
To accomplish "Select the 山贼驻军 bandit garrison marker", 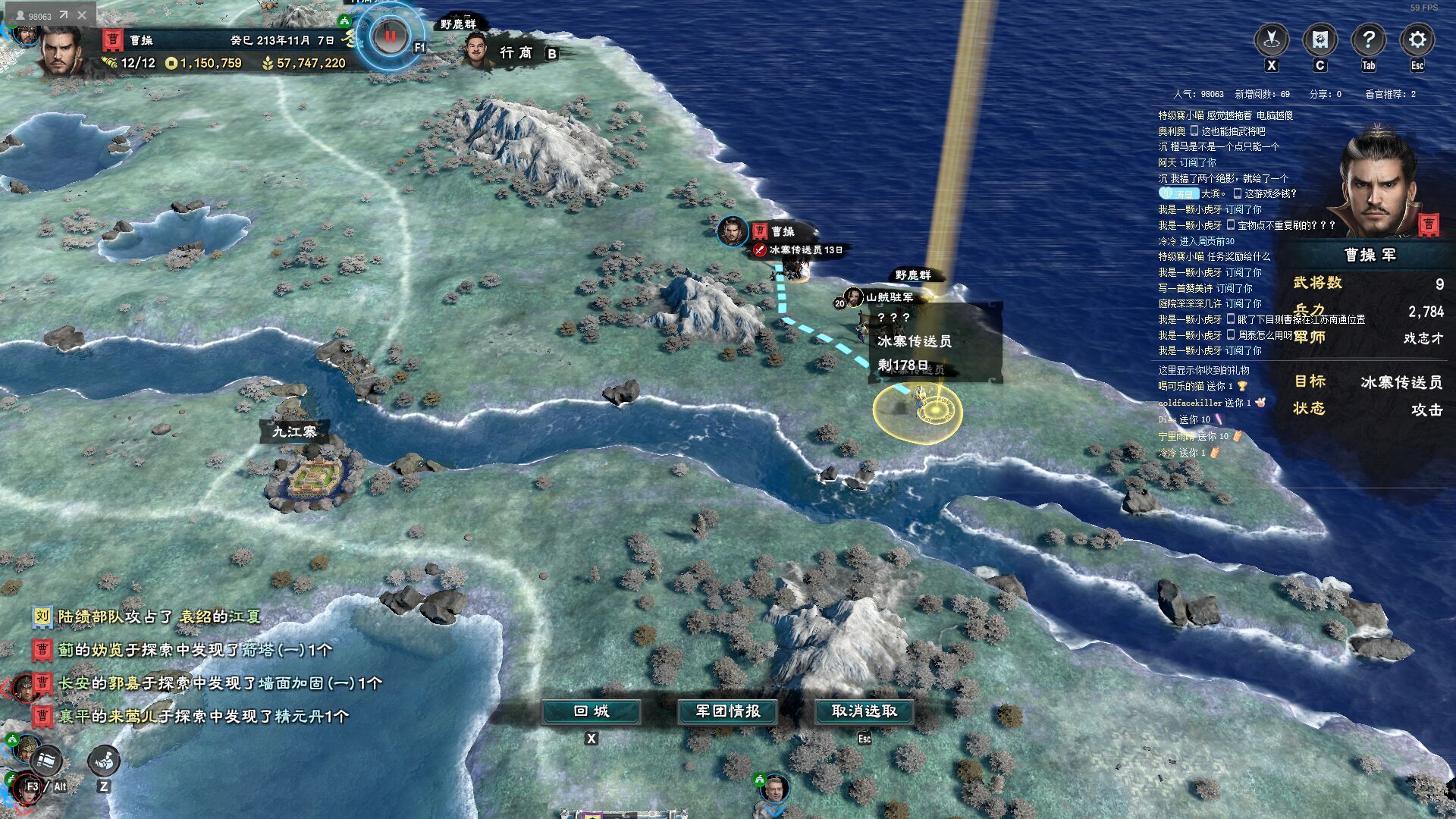I will [889, 297].
